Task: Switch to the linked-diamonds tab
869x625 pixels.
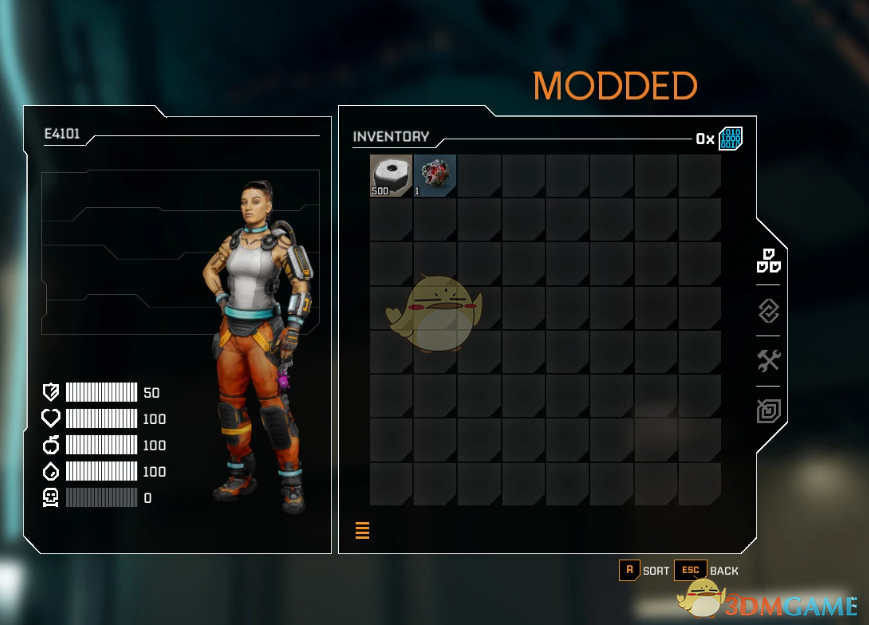Action: [x=768, y=311]
